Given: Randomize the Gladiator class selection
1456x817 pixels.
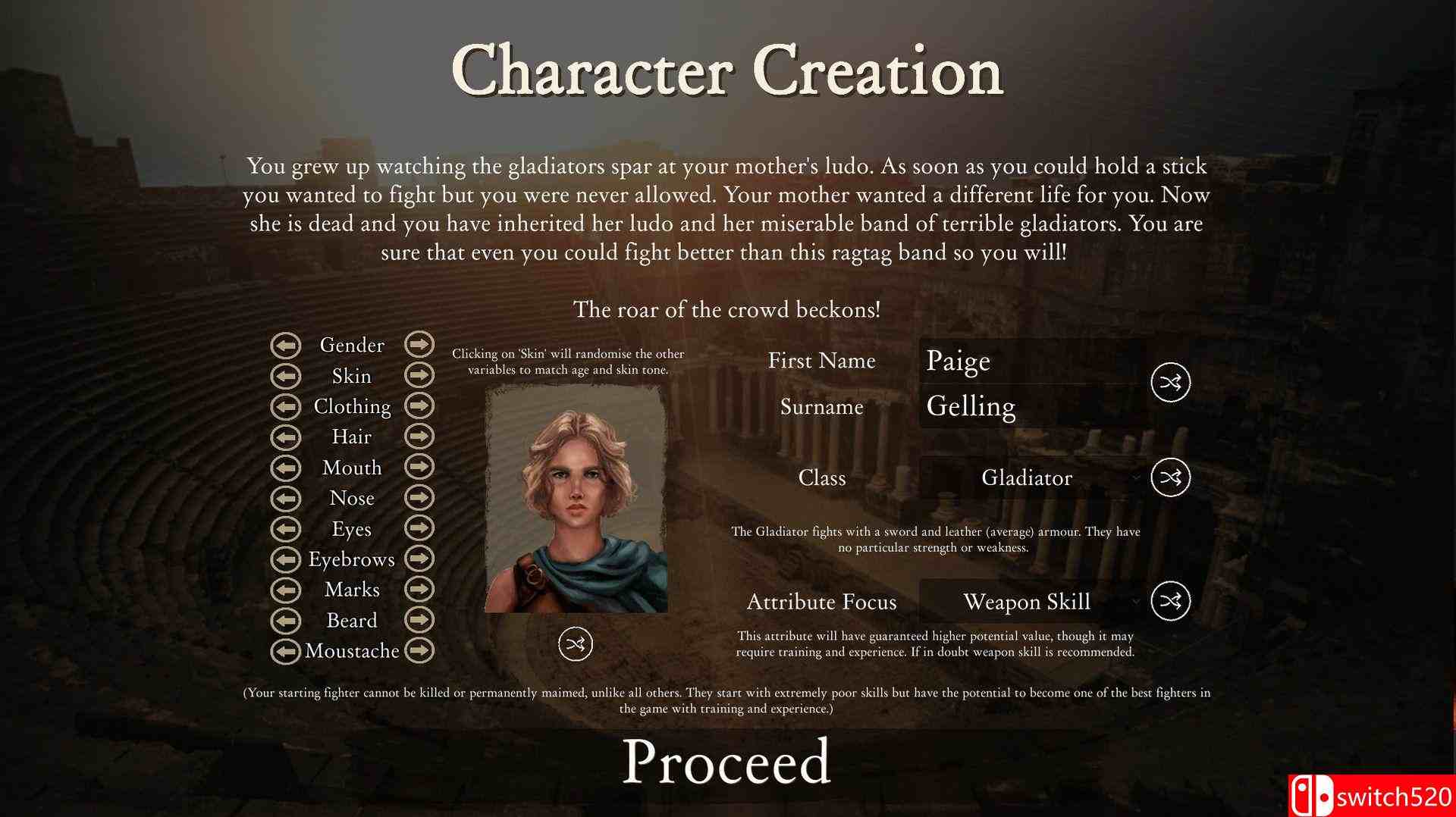Looking at the screenshot, I should click(x=1169, y=477).
